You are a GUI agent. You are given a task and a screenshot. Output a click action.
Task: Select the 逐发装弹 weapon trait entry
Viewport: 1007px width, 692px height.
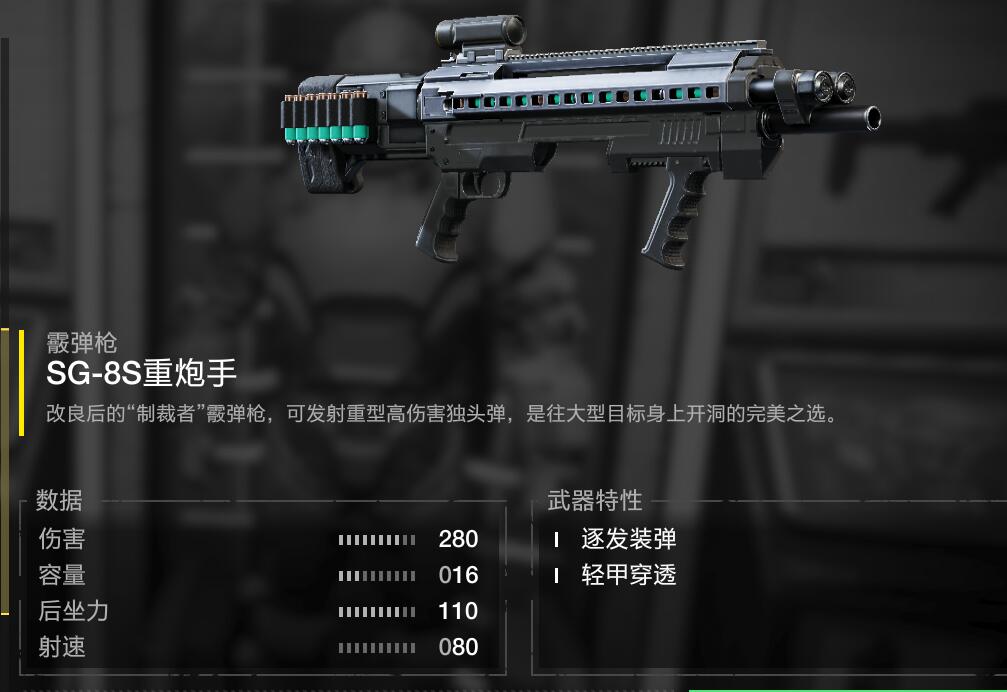(628, 540)
